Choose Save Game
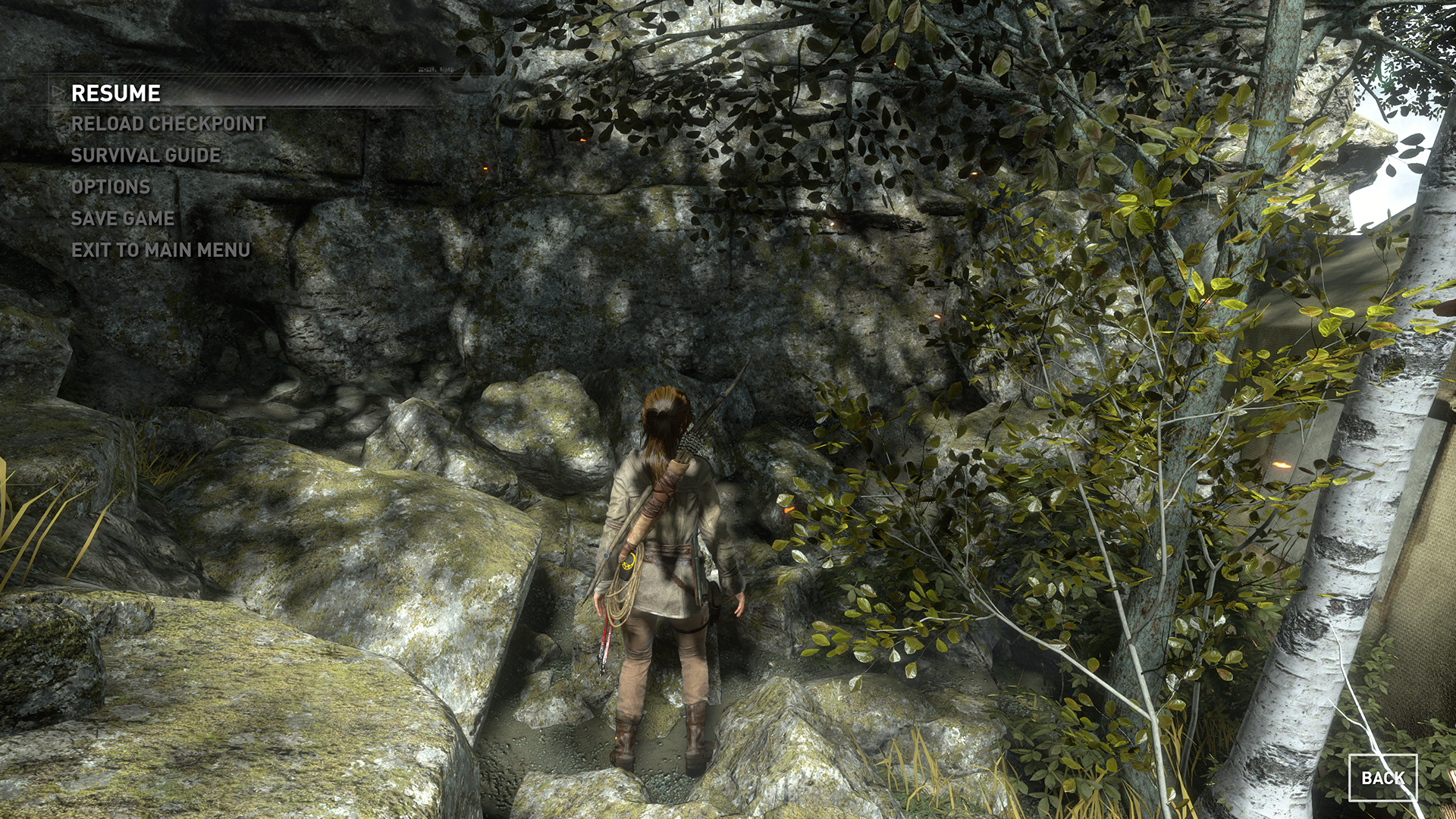Screen dimensions: 1456x819 tap(123, 218)
